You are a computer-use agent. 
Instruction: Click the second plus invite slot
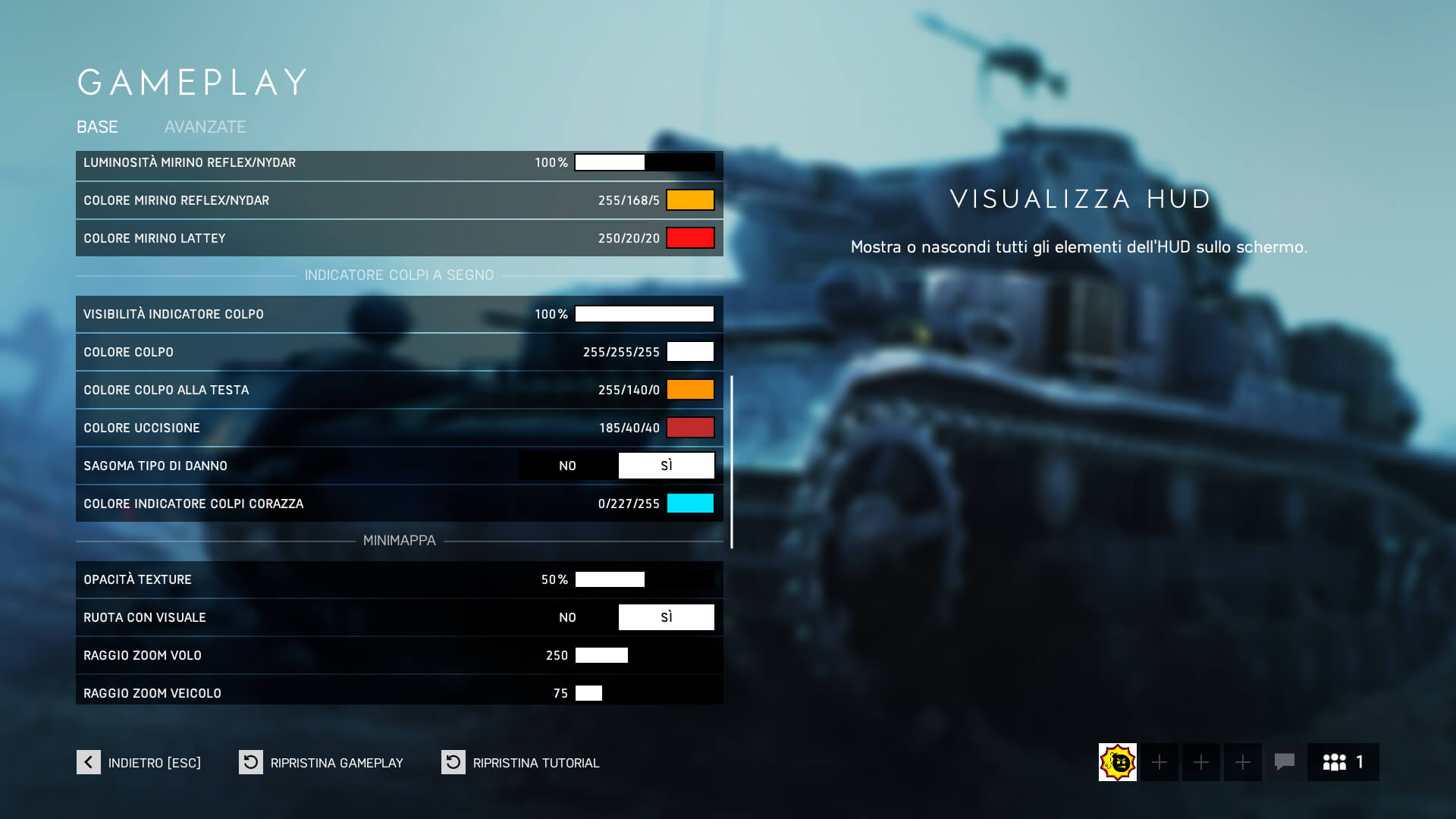tap(1200, 762)
